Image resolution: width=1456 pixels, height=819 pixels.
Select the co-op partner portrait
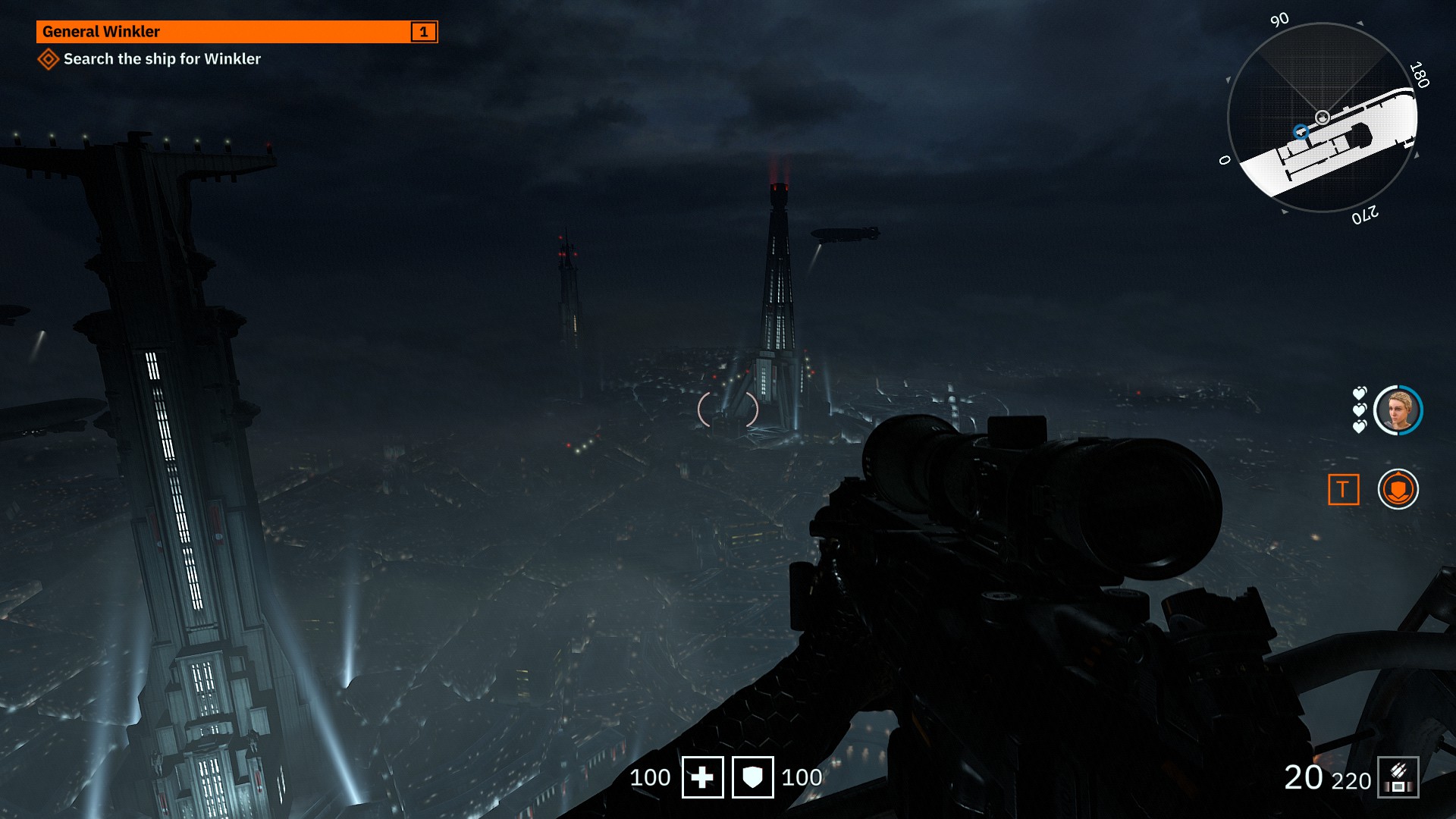click(1398, 410)
